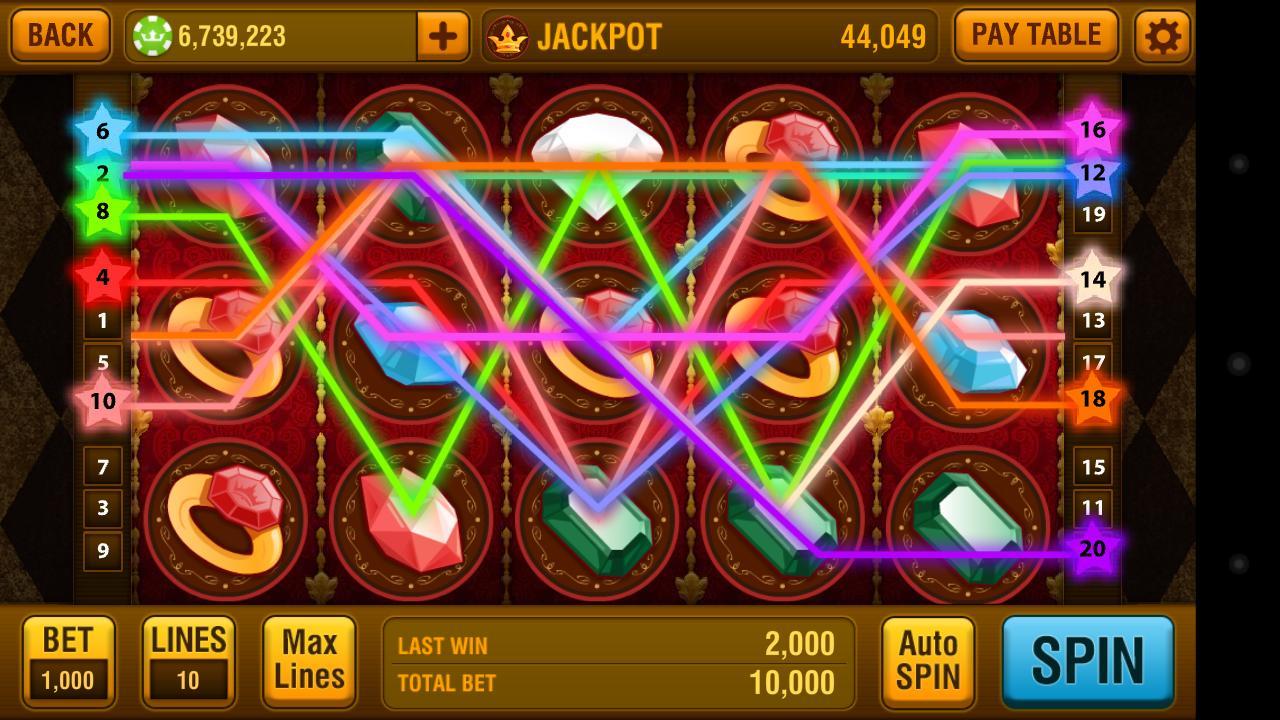Toggle payline 19 on the right column
Viewport: 1280px width, 720px height.
point(1093,214)
